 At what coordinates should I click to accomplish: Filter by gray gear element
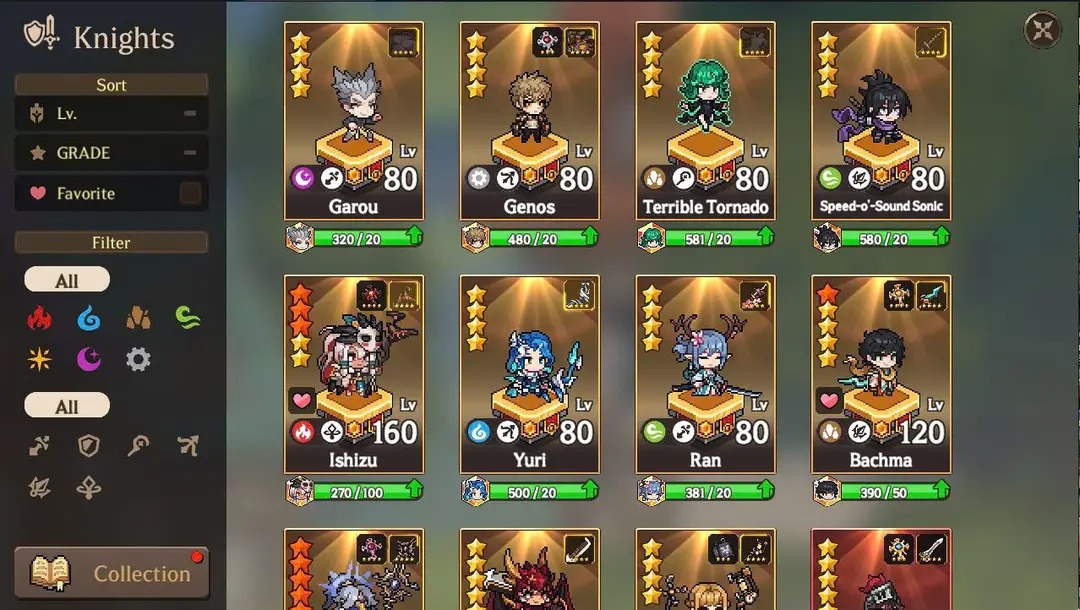[x=138, y=359]
